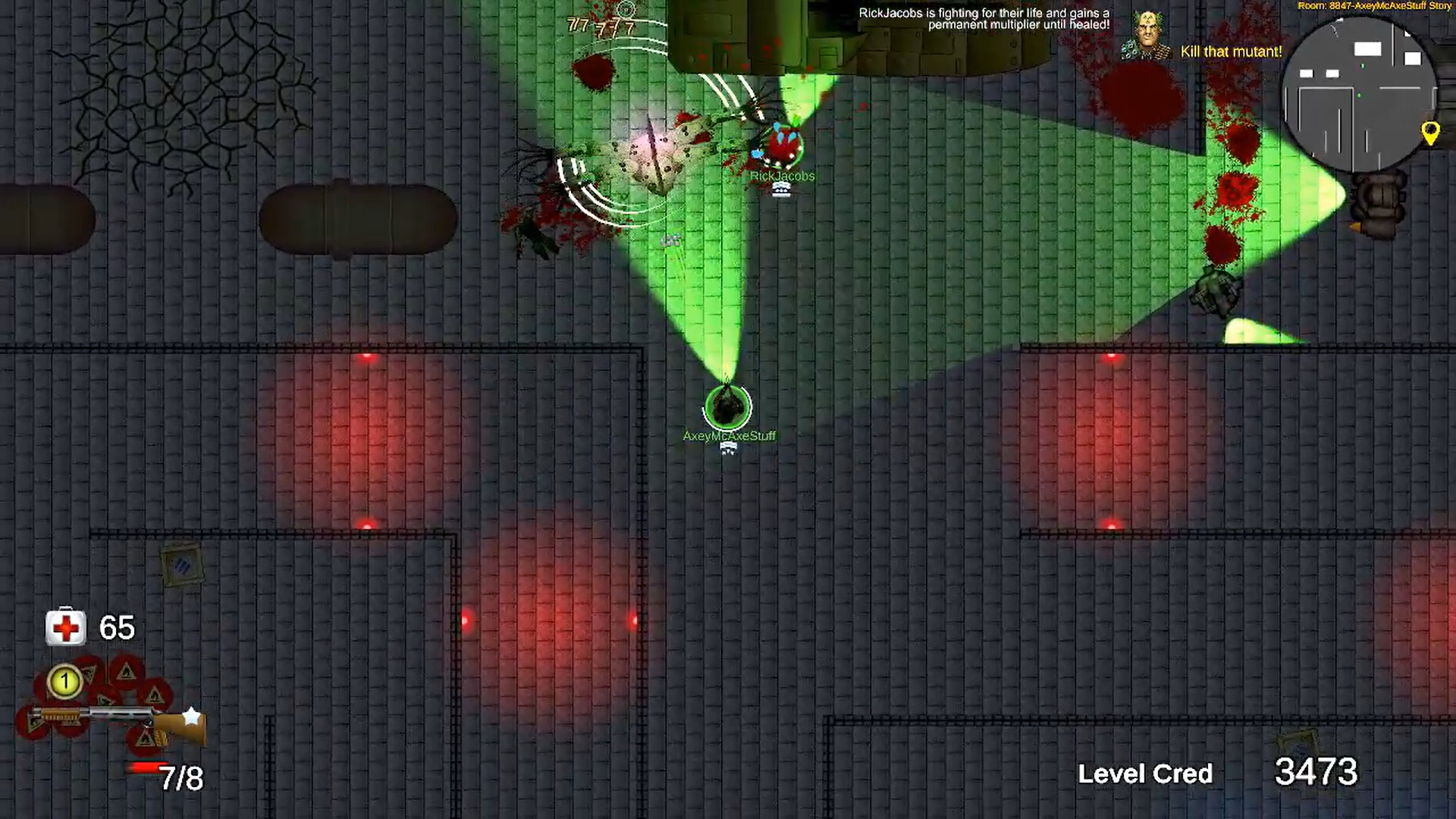
Task: Click the quest giver portrait
Action: tap(1147, 32)
